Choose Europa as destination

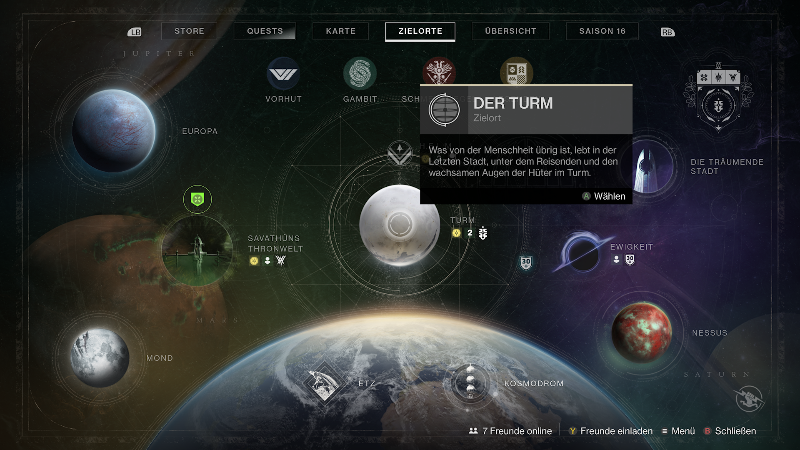tap(111, 126)
